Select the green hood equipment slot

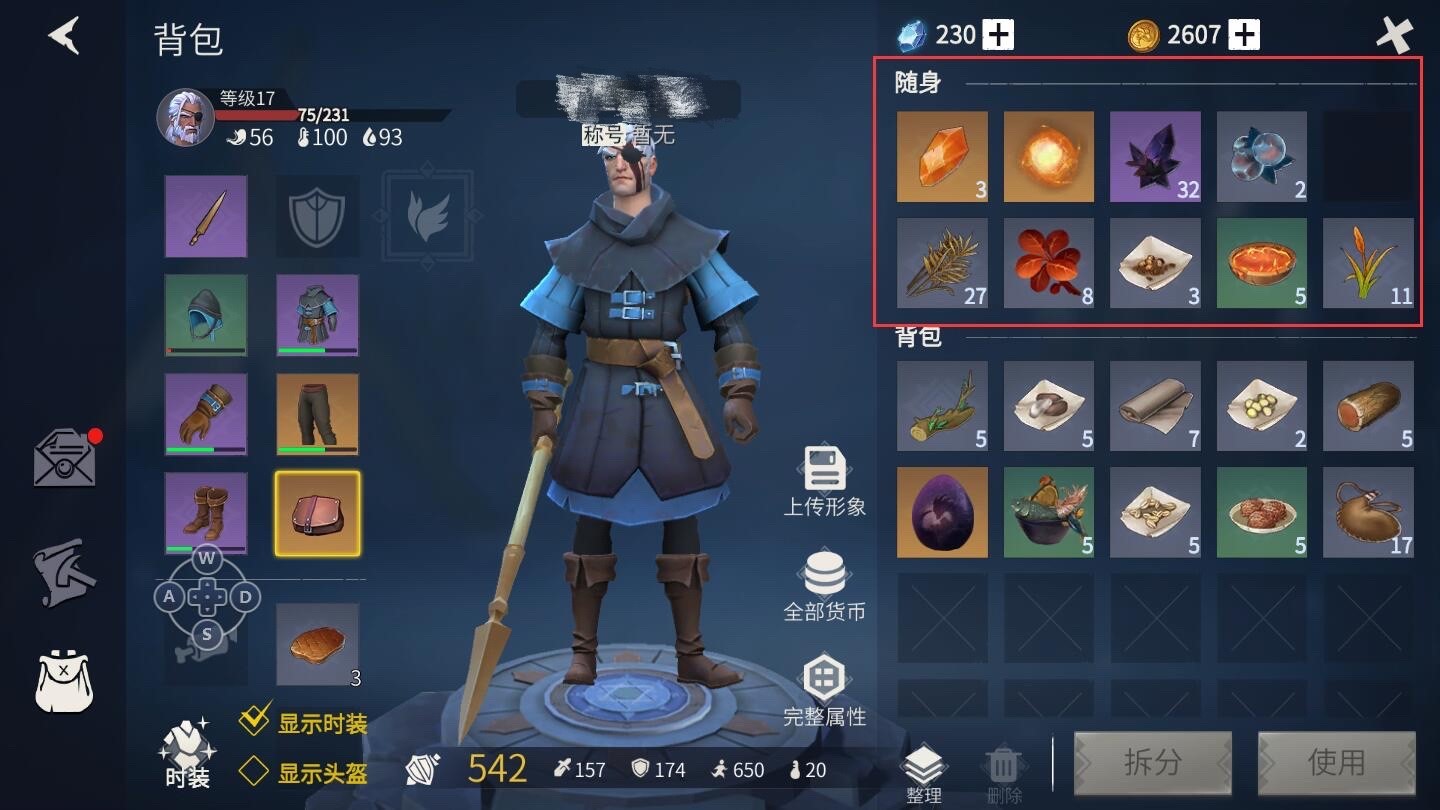click(206, 315)
